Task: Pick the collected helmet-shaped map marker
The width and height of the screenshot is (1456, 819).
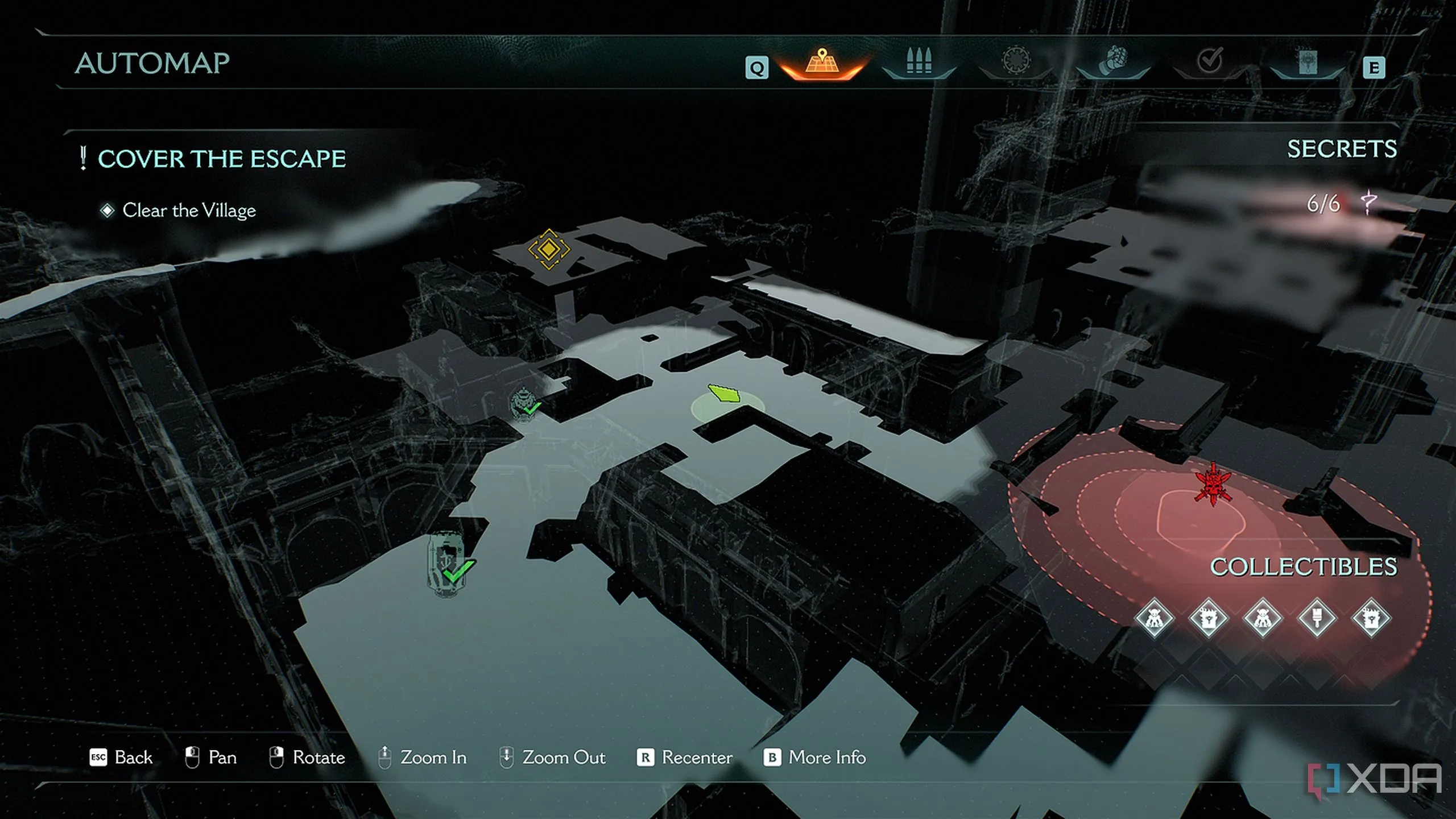Action: click(x=523, y=403)
